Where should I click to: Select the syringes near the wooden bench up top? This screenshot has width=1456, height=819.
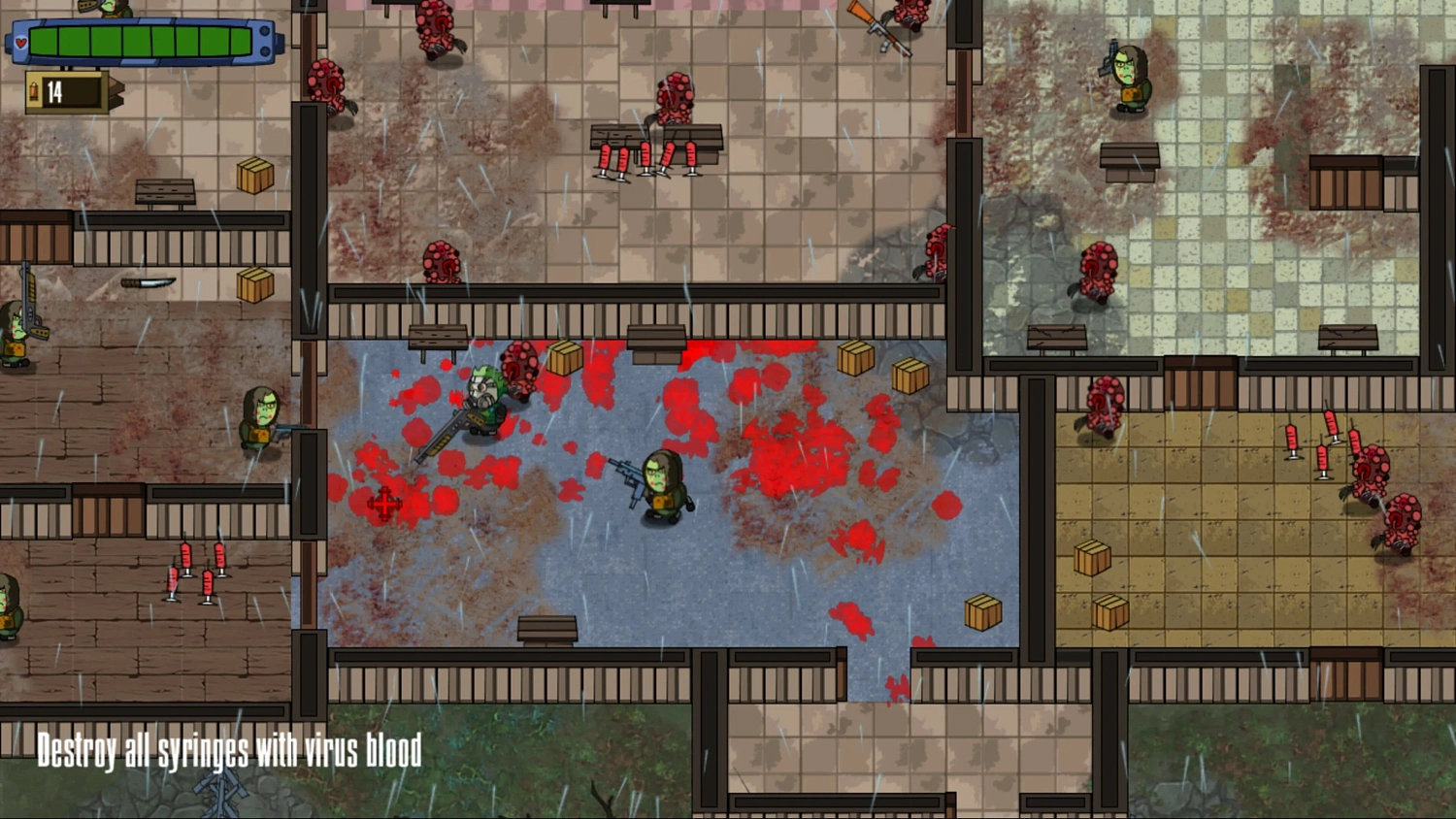[648, 155]
